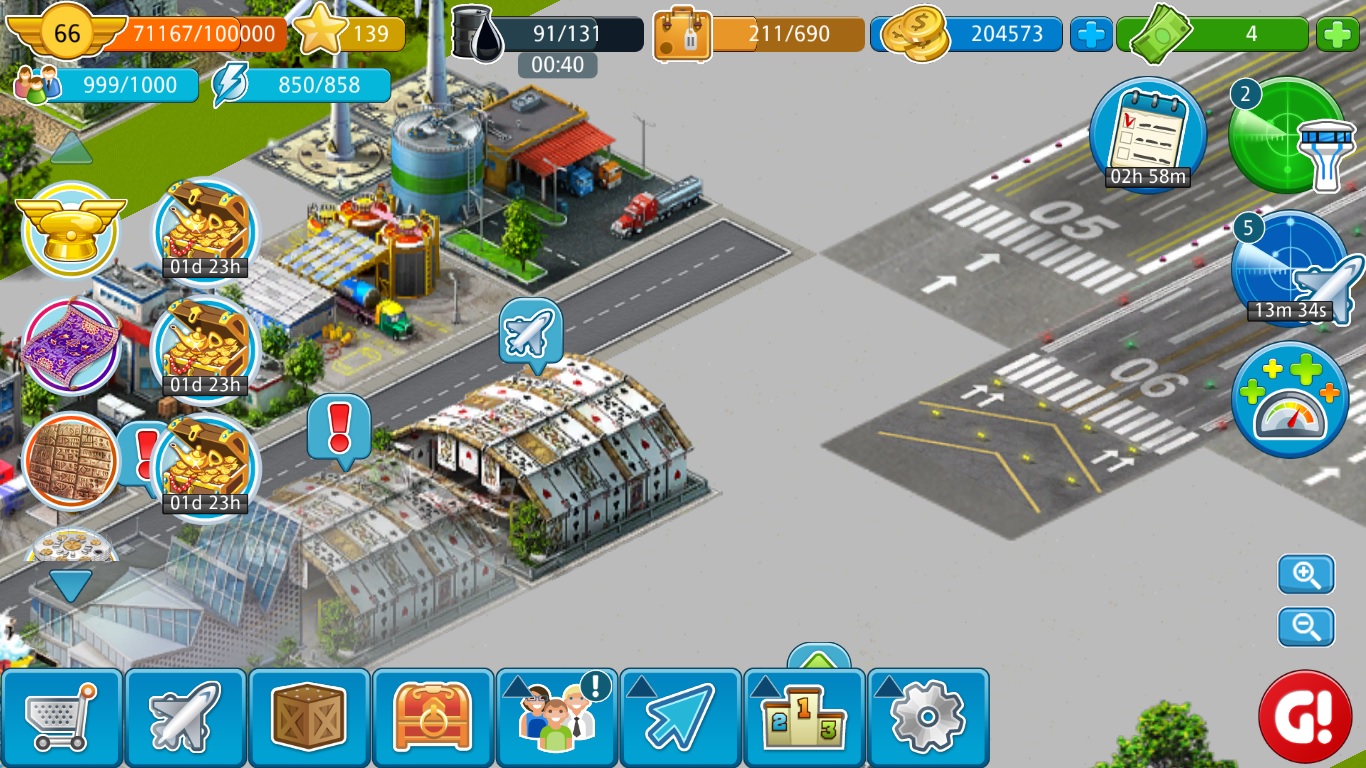Add more coins with blue plus

tap(1091, 35)
